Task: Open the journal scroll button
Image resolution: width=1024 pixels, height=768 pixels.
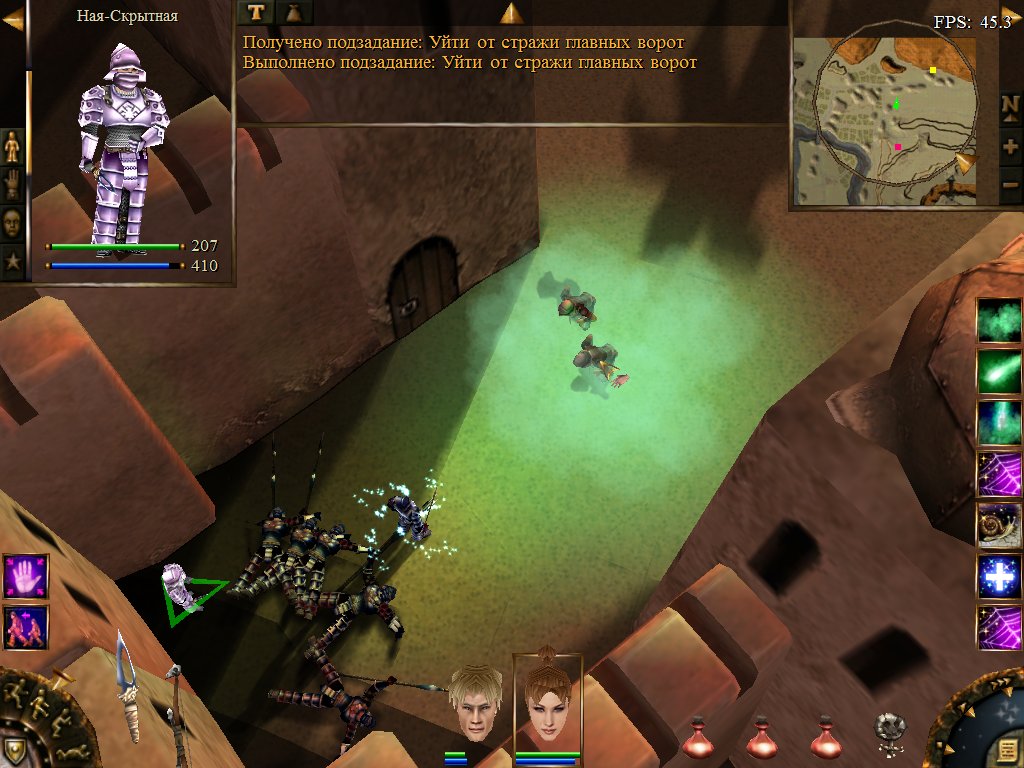Action: pyautogui.click(x=1004, y=750)
